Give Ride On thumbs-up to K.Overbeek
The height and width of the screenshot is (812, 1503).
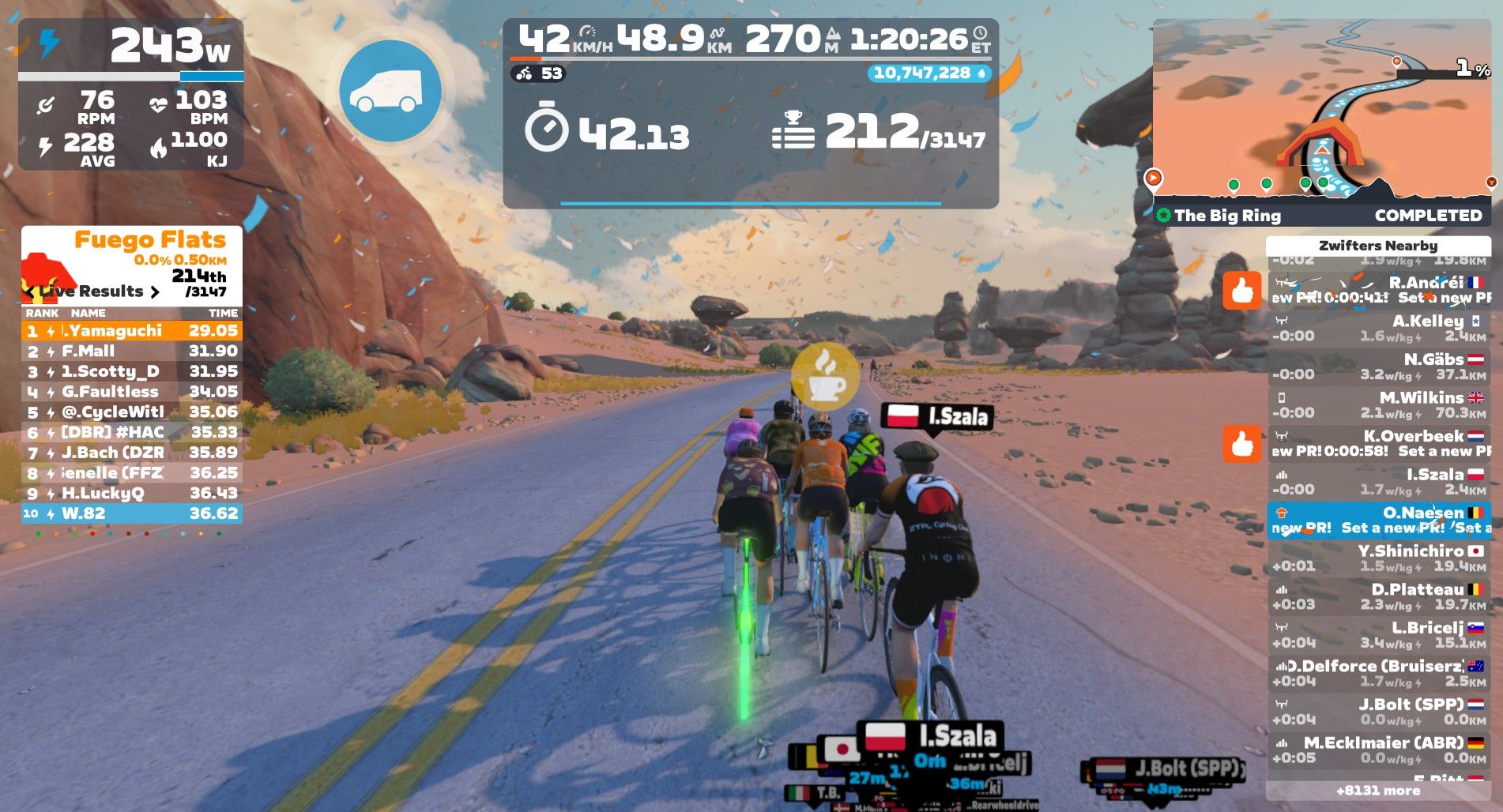click(x=1241, y=444)
